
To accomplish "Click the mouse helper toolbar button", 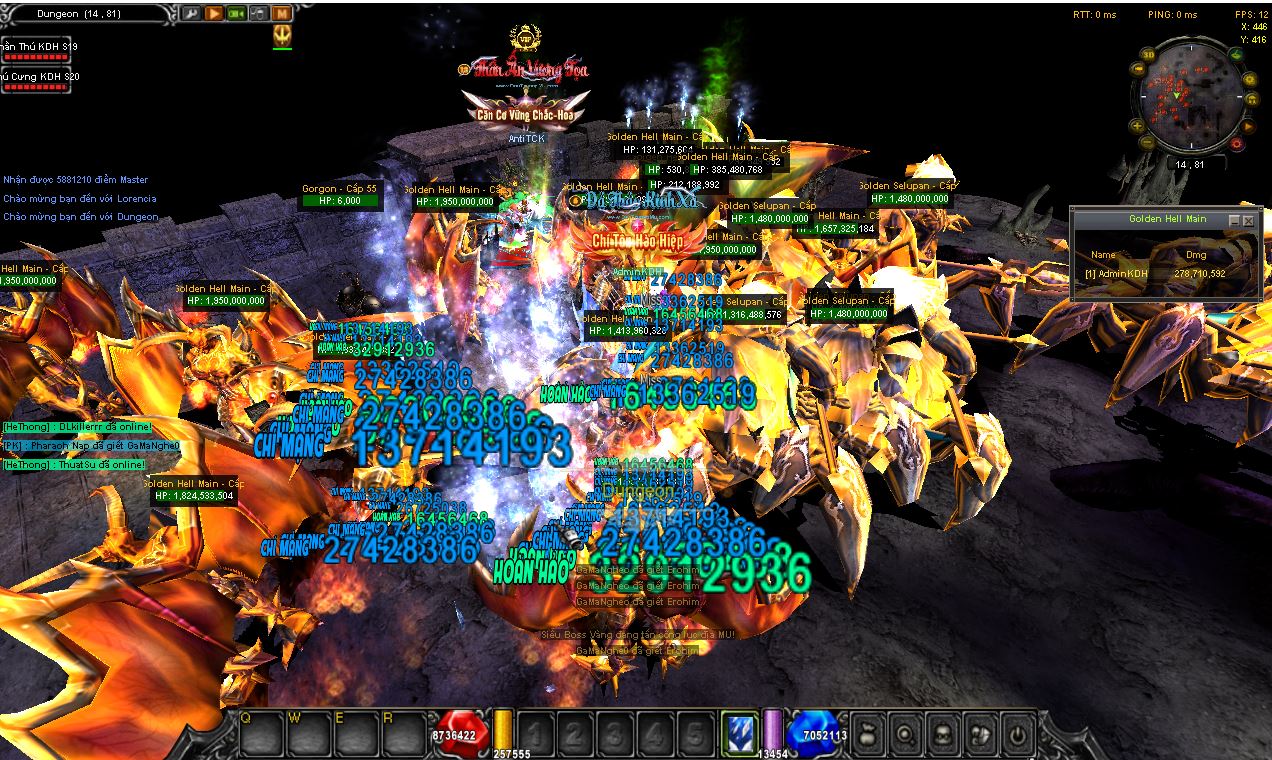I will 258,14.
